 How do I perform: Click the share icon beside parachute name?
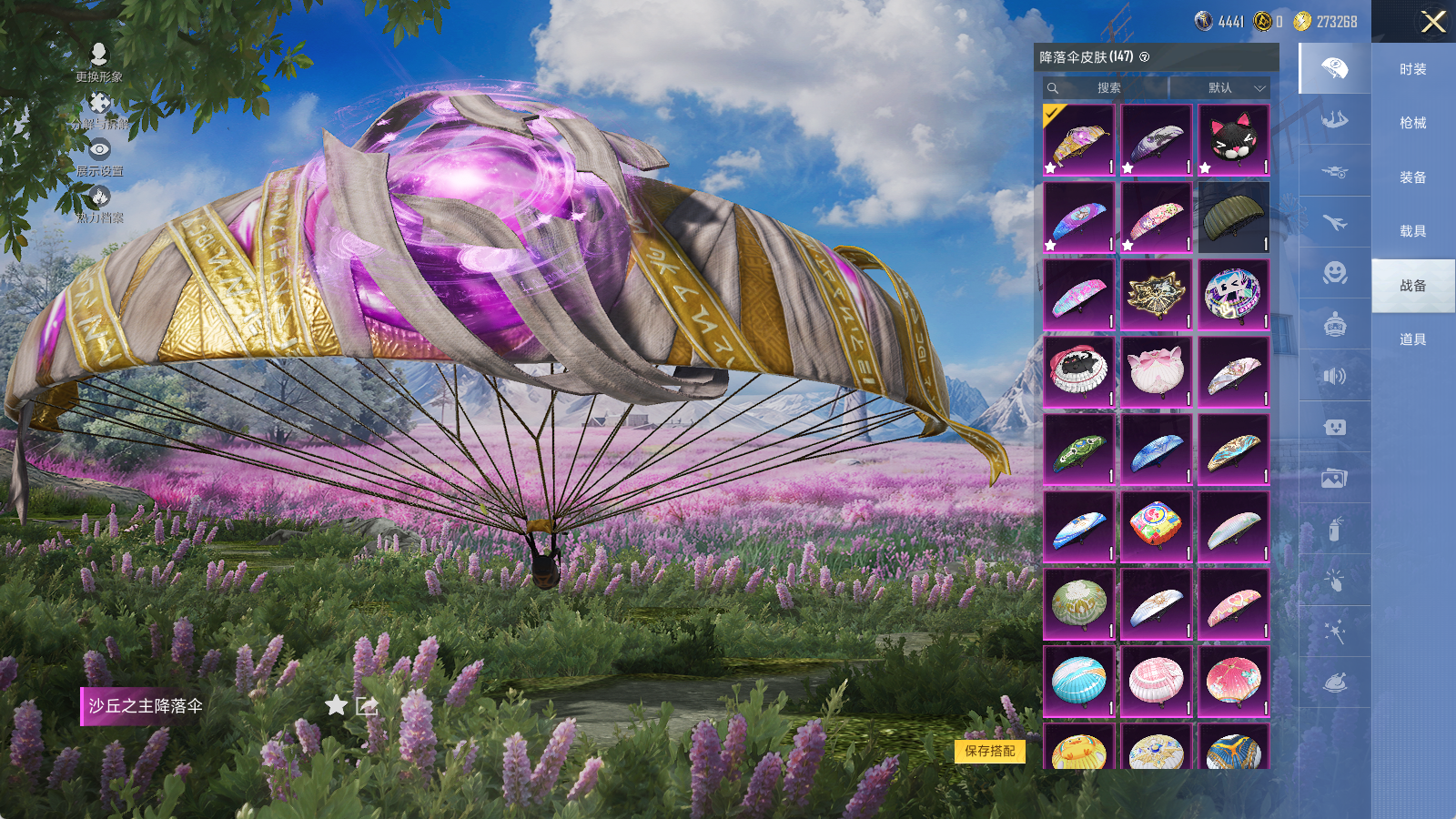click(x=367, y=705)
